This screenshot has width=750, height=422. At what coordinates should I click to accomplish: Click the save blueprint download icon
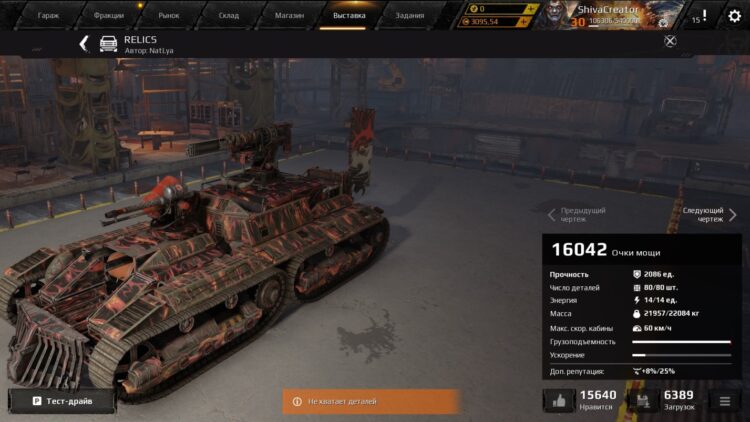642,400
